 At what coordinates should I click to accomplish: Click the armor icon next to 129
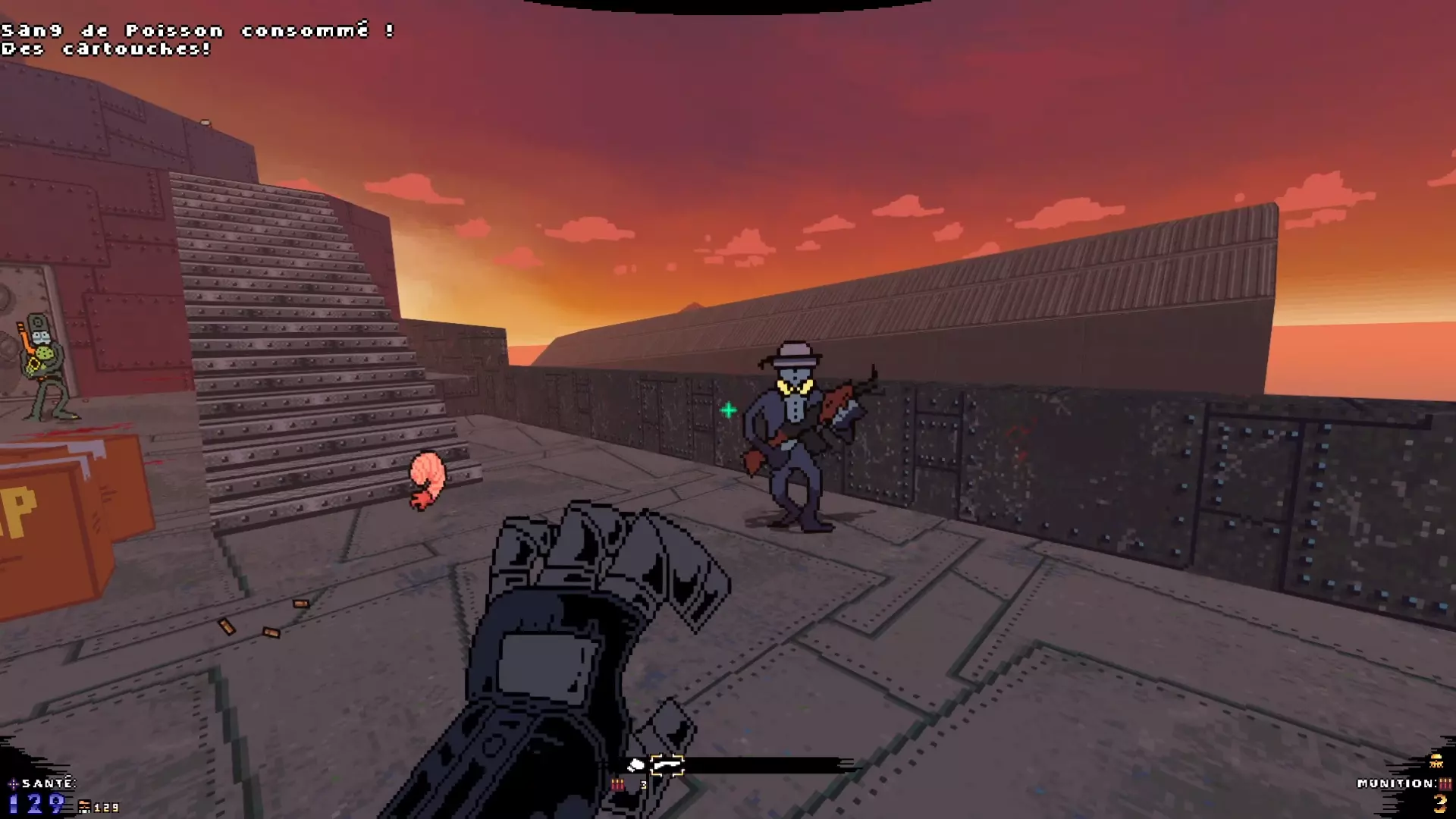coord(85,808)
